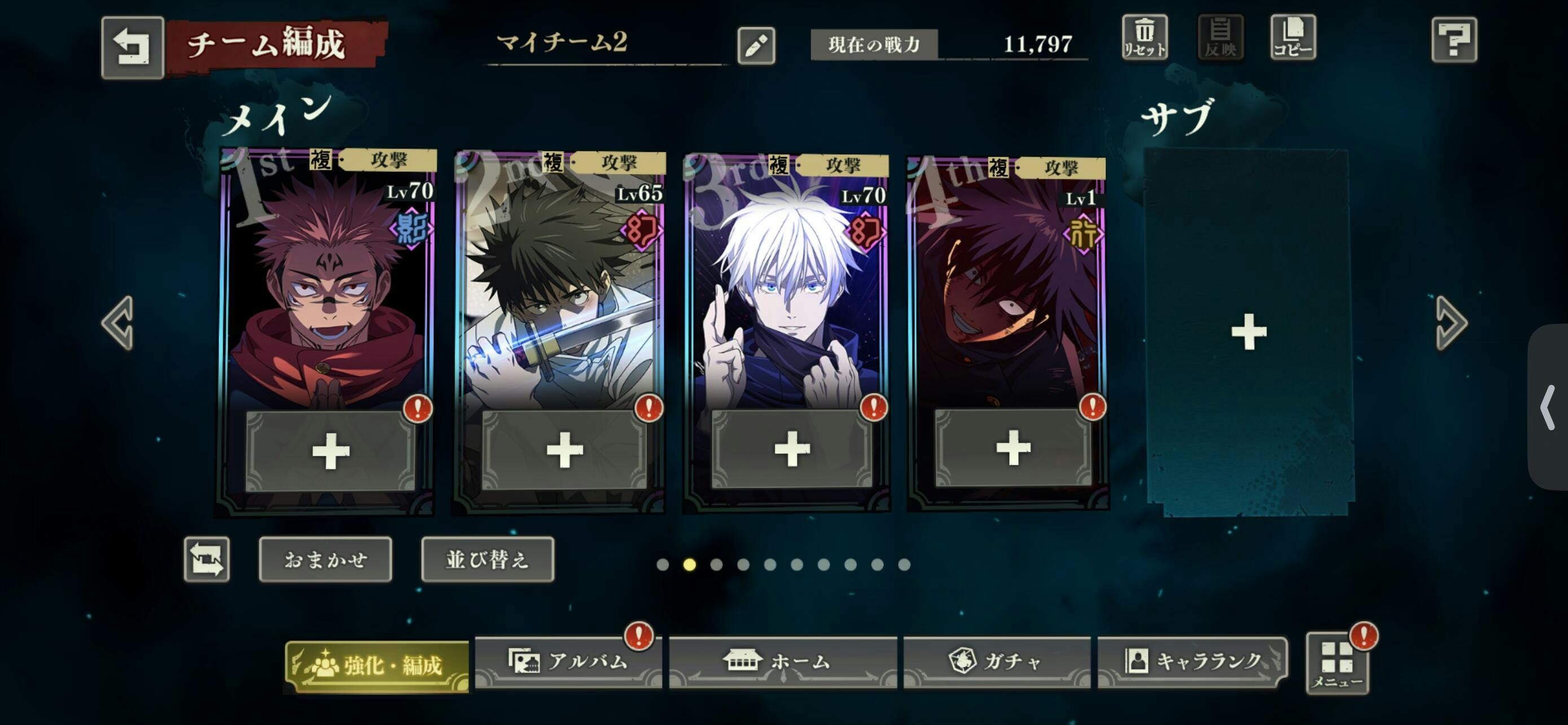Reset the team with the trash button

click(x=1144, y=38)
